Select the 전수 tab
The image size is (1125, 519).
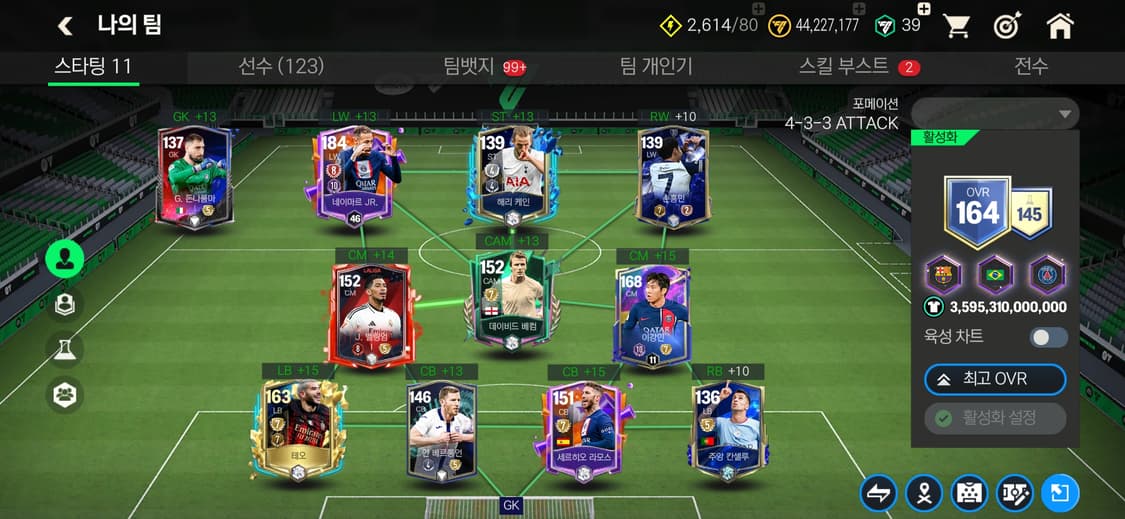(1031, 66)
